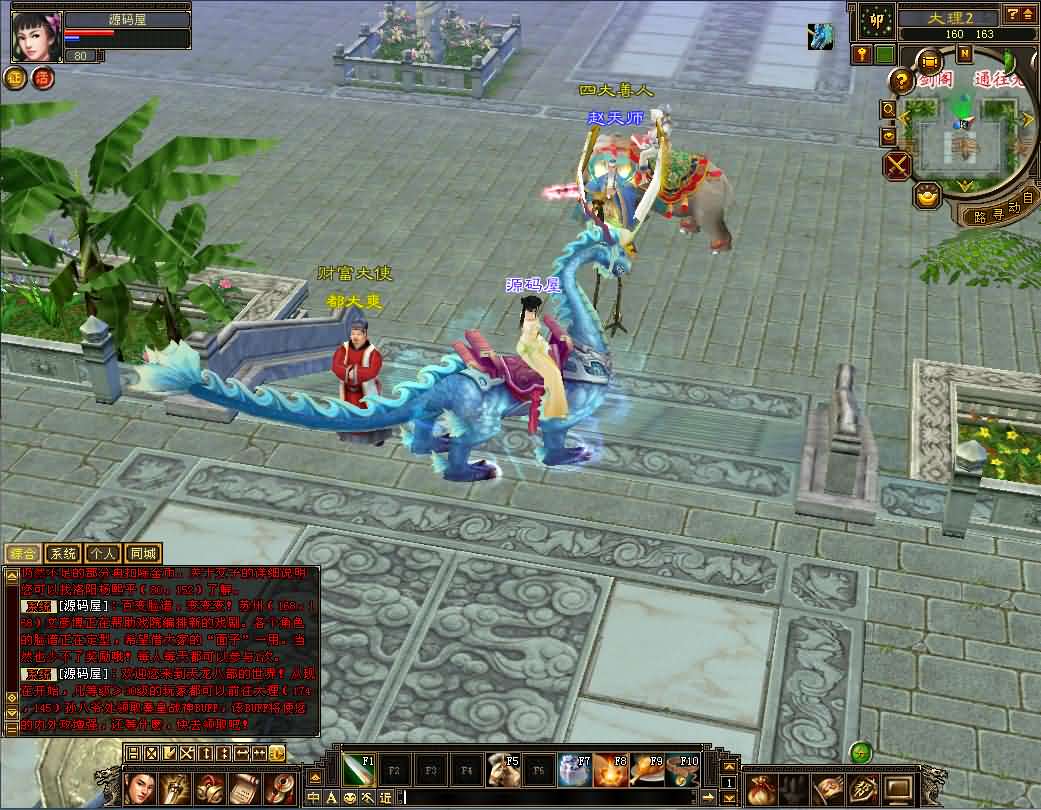This screenshot has height=810, width=1041.
Task: Show the 同城 chat tab
Action: click(x=142, y=553)
